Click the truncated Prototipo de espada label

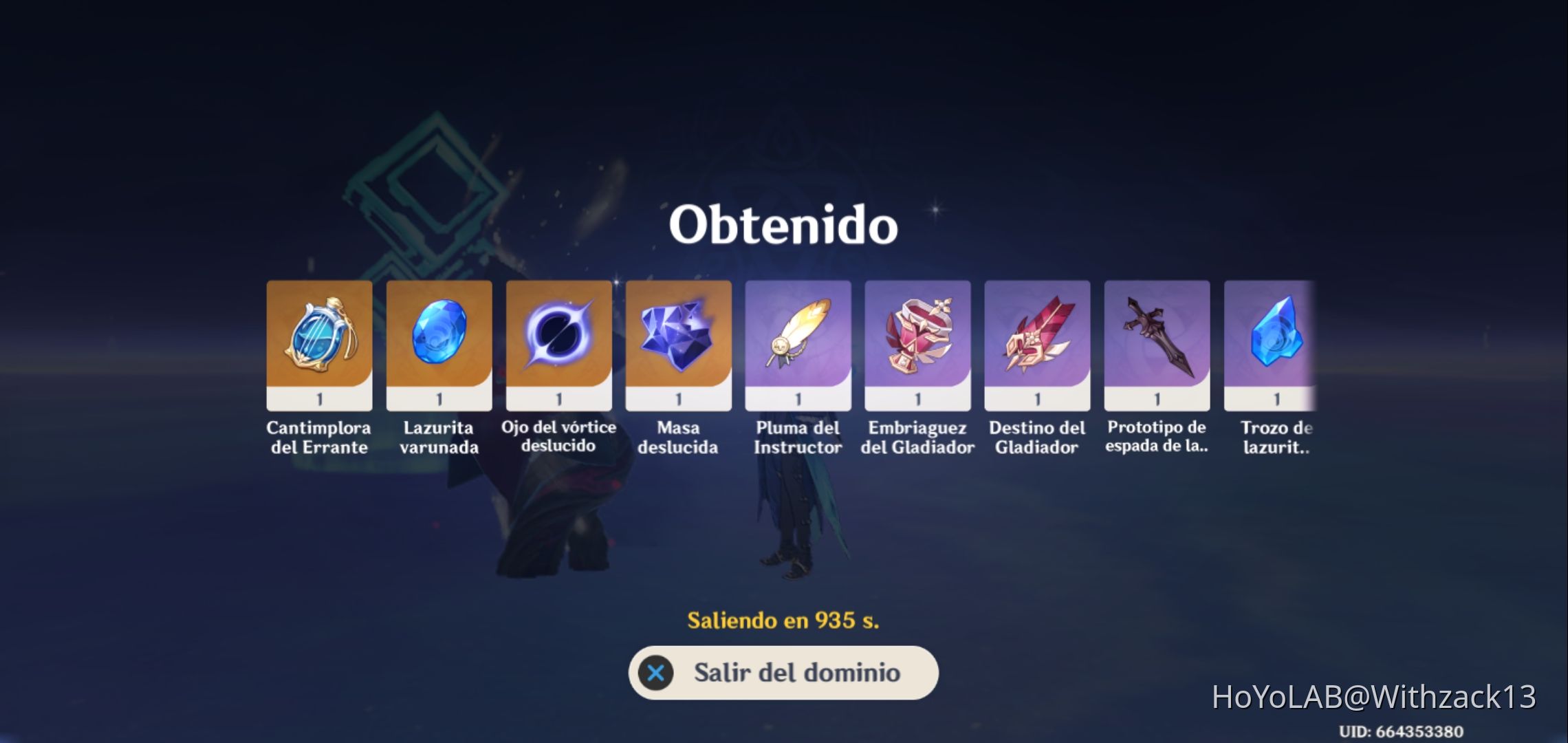(x=1156, y=435)
